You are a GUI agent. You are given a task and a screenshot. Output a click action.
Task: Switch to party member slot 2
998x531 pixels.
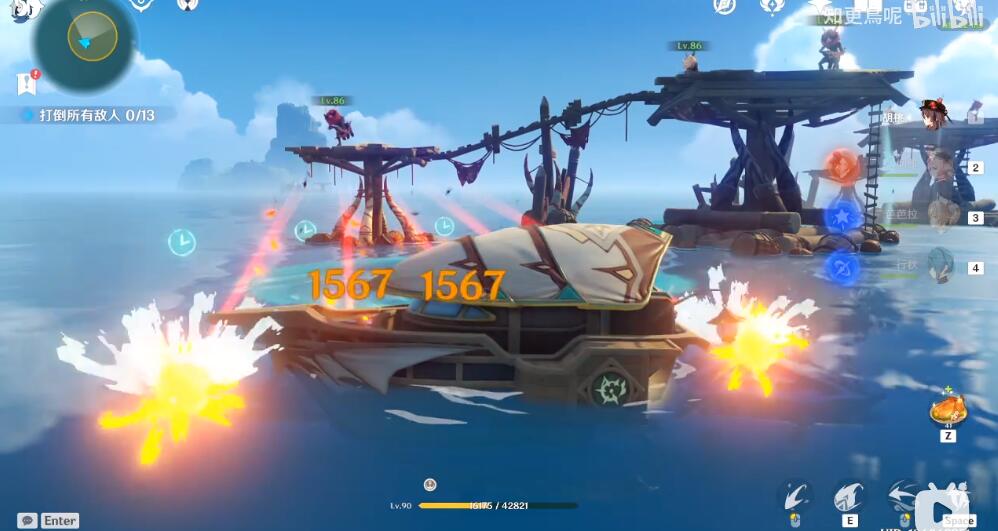(x=941, y=167)
